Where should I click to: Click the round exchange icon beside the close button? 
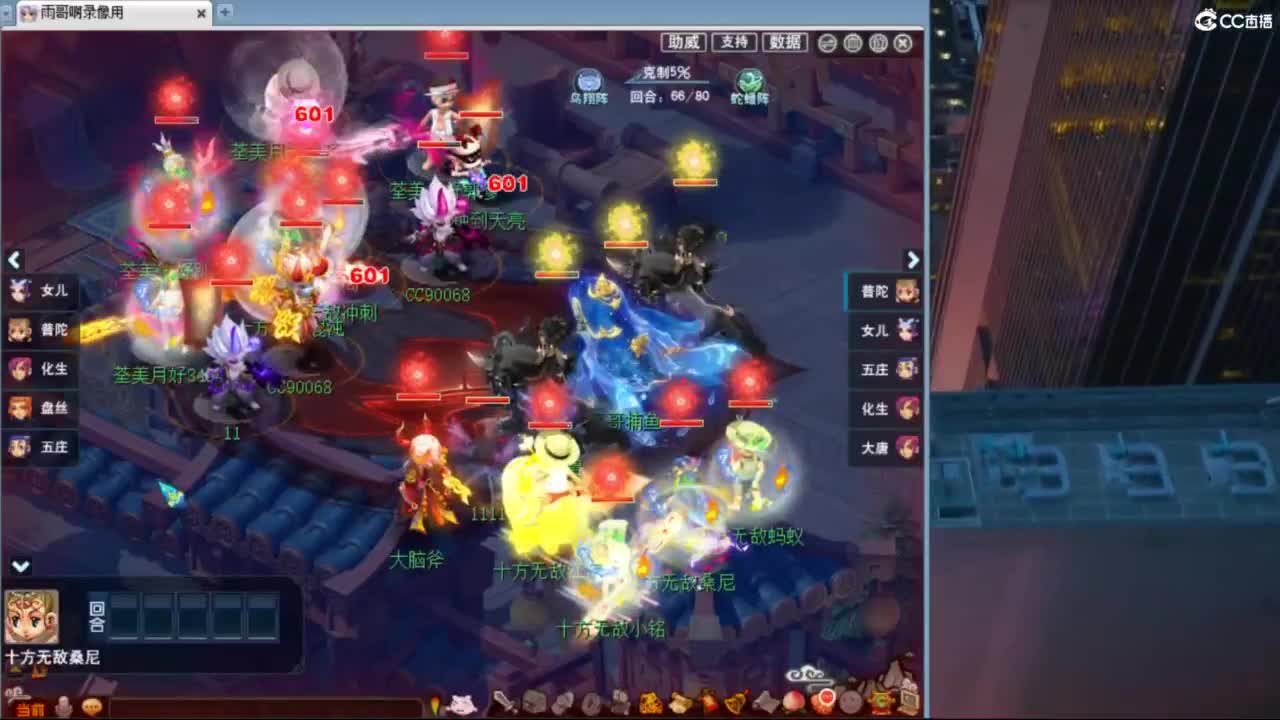[x=827, y=44]
